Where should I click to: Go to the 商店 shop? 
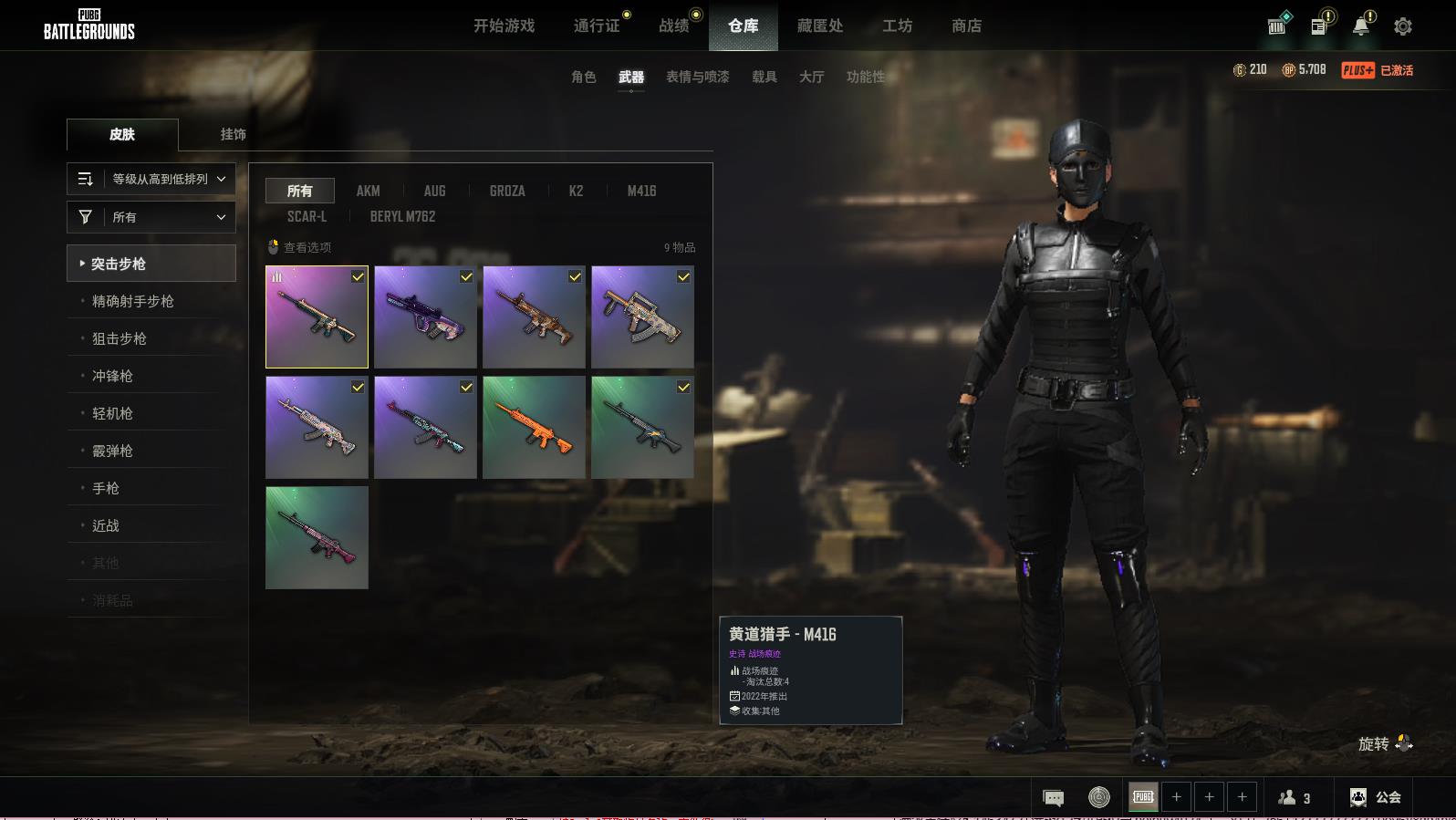point(966,26)
